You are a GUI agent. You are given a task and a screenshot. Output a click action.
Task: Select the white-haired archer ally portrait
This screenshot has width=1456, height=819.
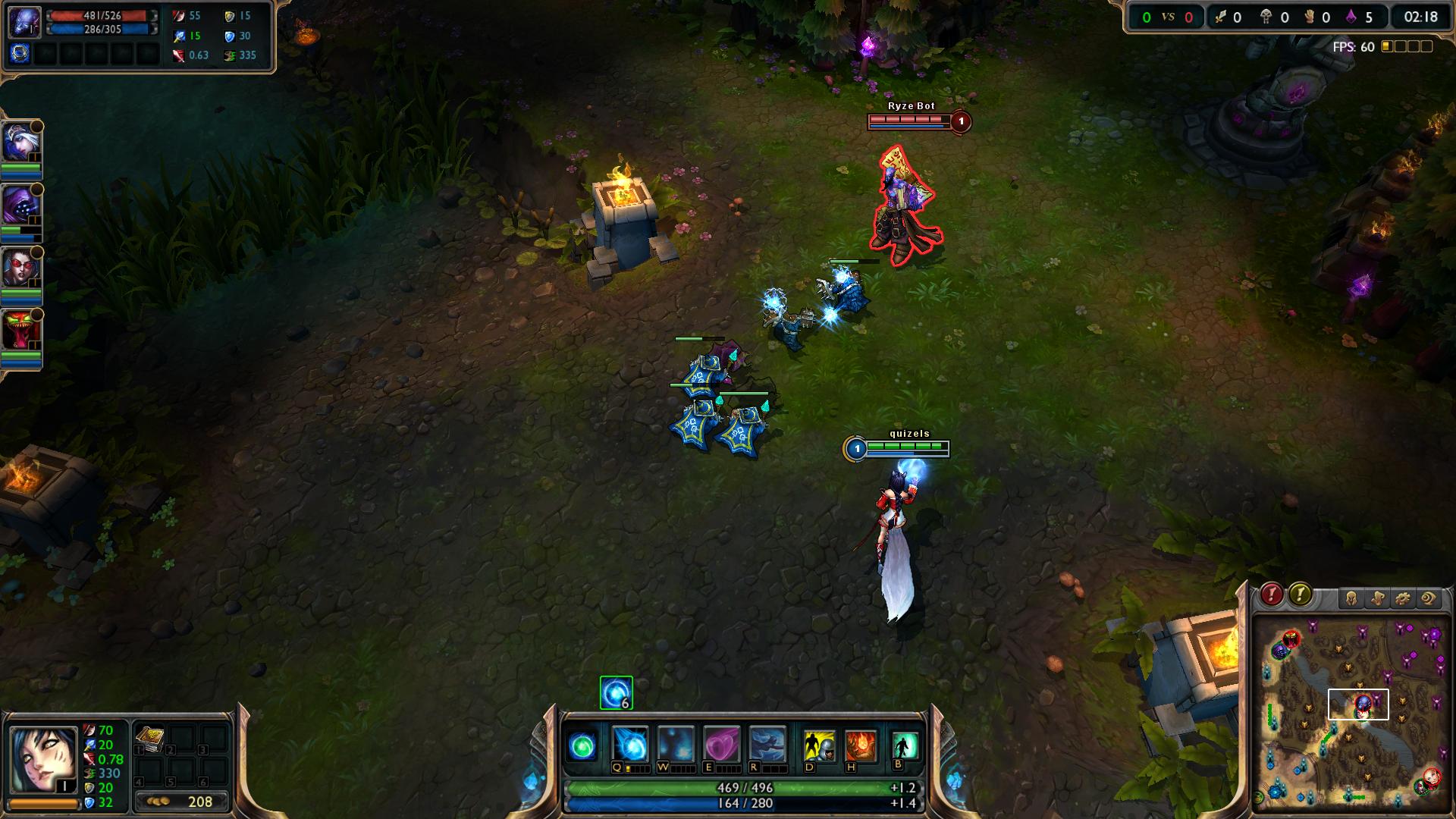(x=20, y=142)
